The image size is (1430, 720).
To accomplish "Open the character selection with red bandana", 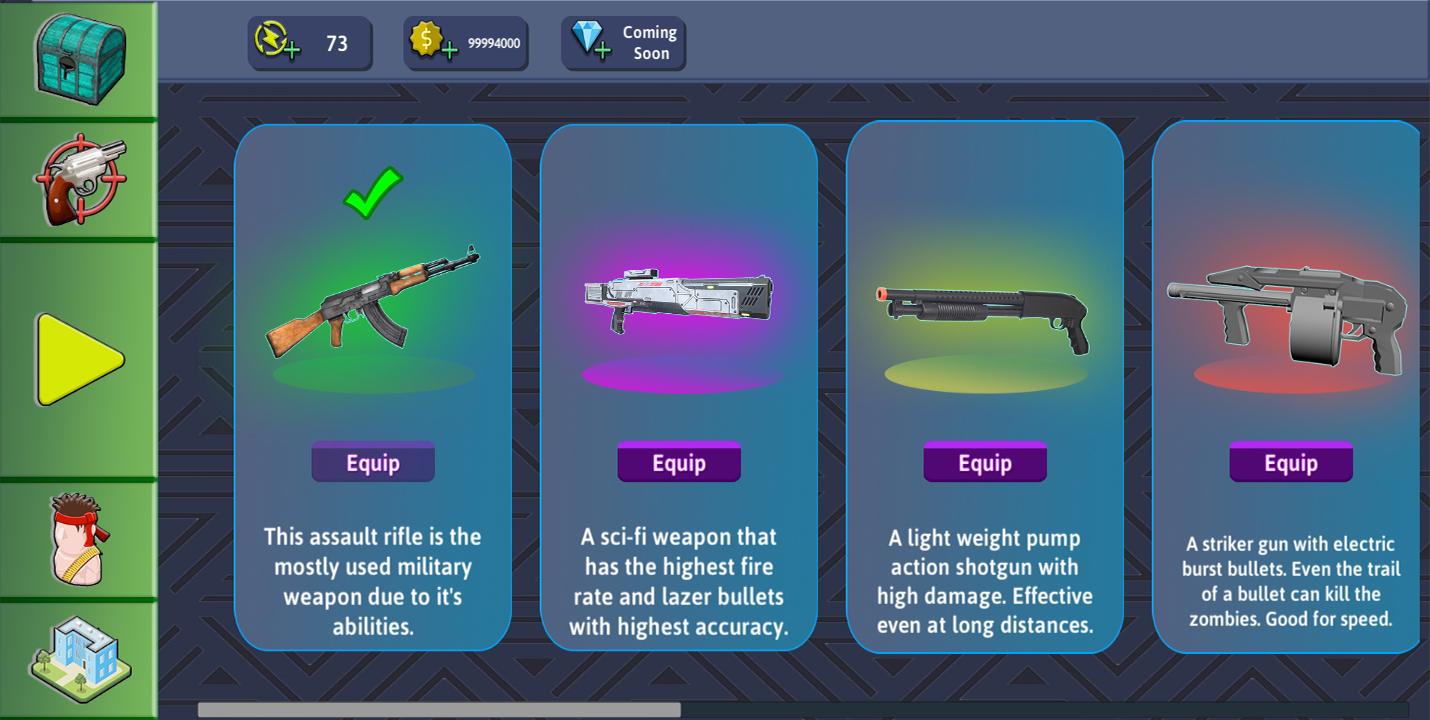I will pyautogui.click(x=80, y=539).
